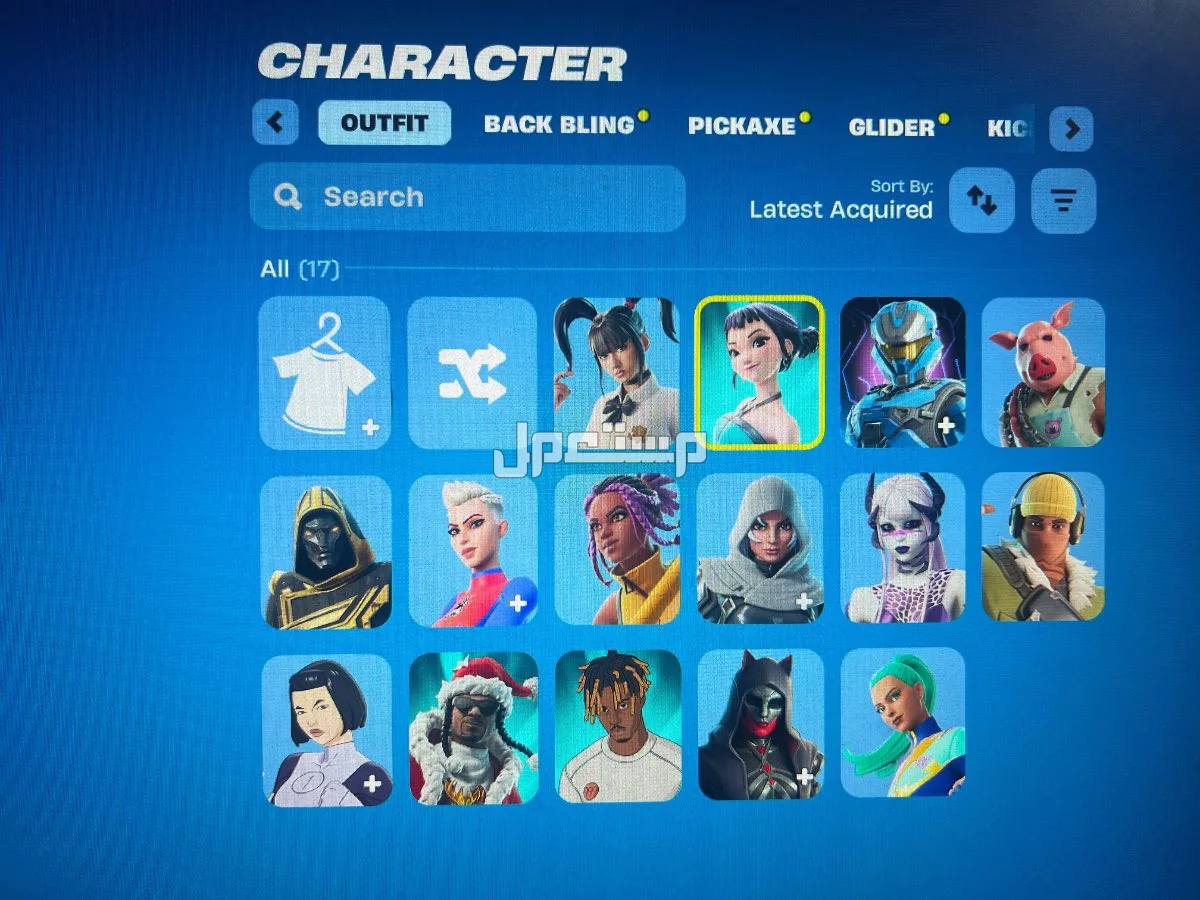Pick the grey hooded assassin outfit
Screen dimensions: 1200x900
click(x=760, y=549)
